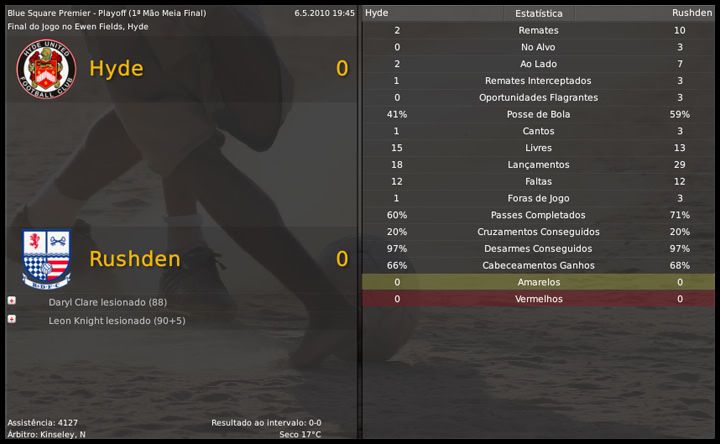The image size is (720, 444).
Task: Click the Rushden club crest
Action: pos(46,258)
